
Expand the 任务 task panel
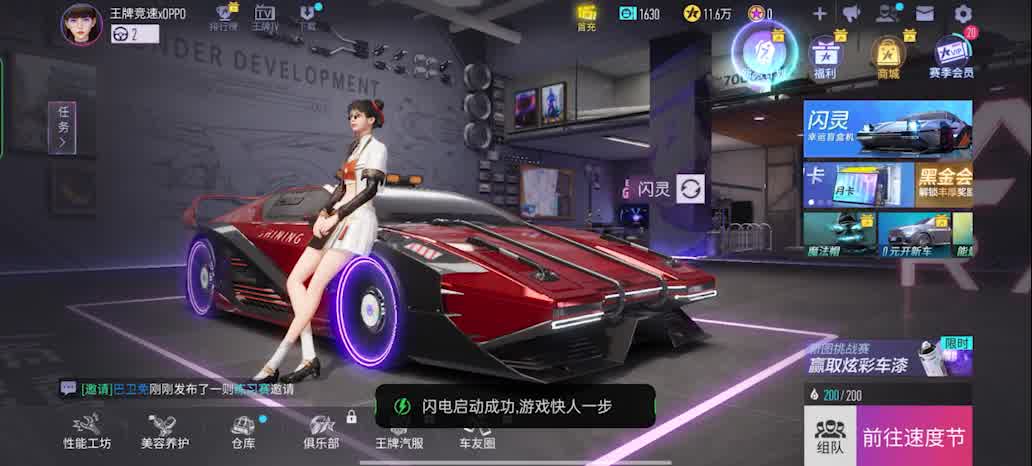point(63,127)
